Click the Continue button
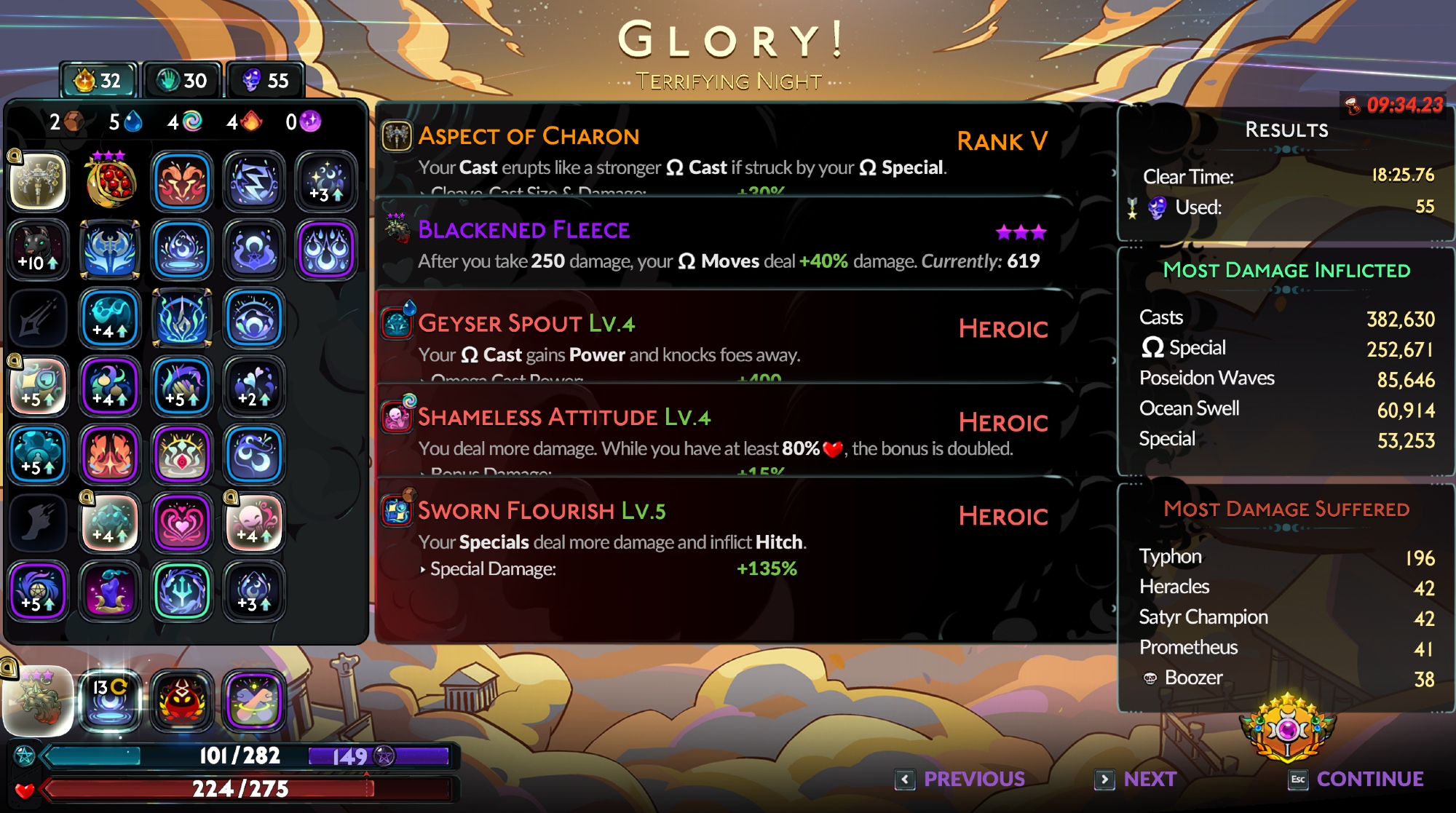The height and width of the screenshot is (813, 1456). click(x=1356, y=779)
